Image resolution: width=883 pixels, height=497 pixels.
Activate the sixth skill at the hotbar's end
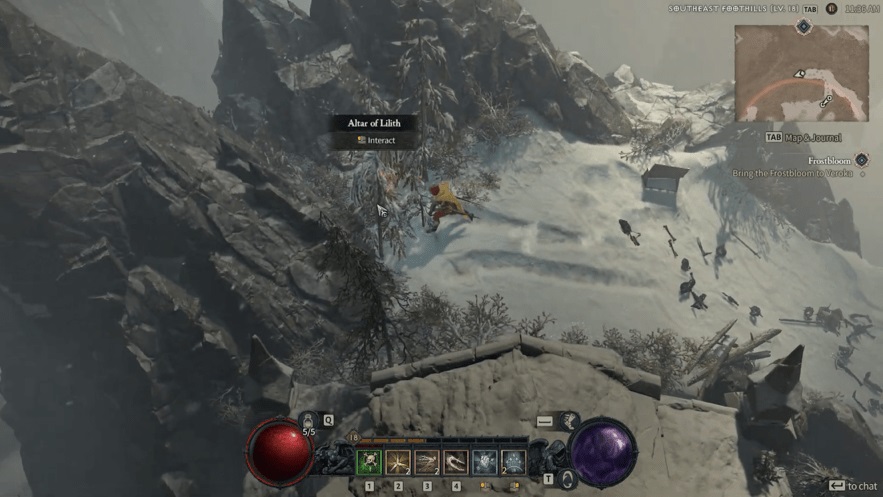coord(513,462)
